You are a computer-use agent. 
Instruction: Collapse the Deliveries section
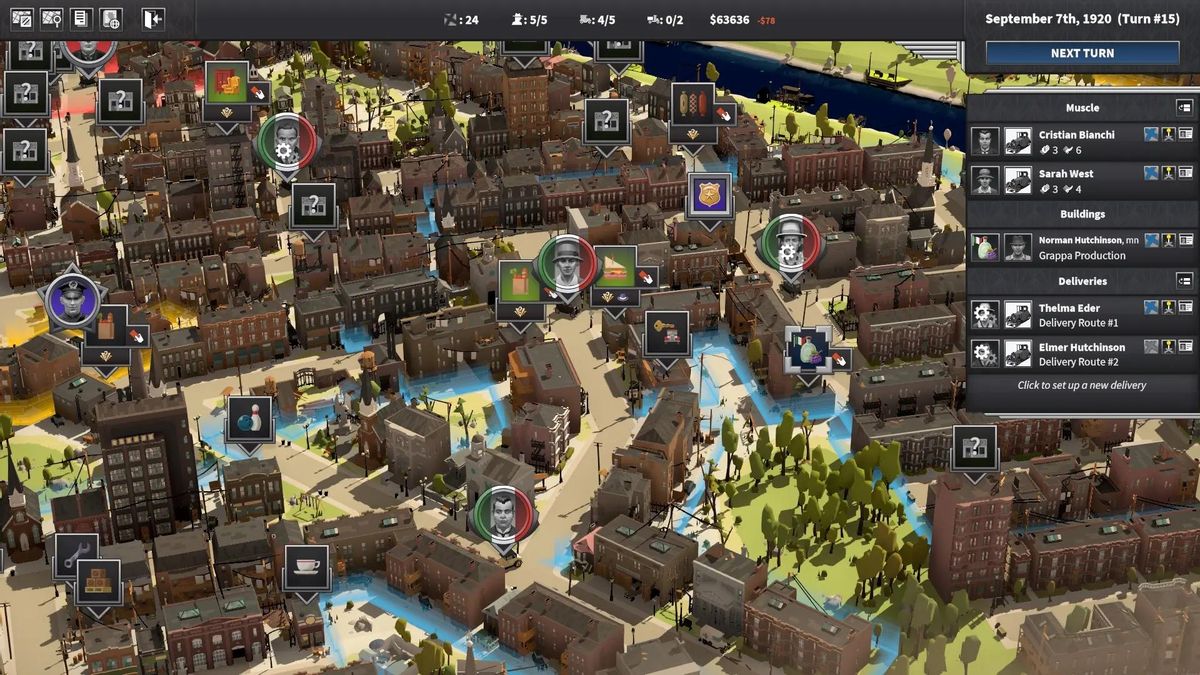1184,281
